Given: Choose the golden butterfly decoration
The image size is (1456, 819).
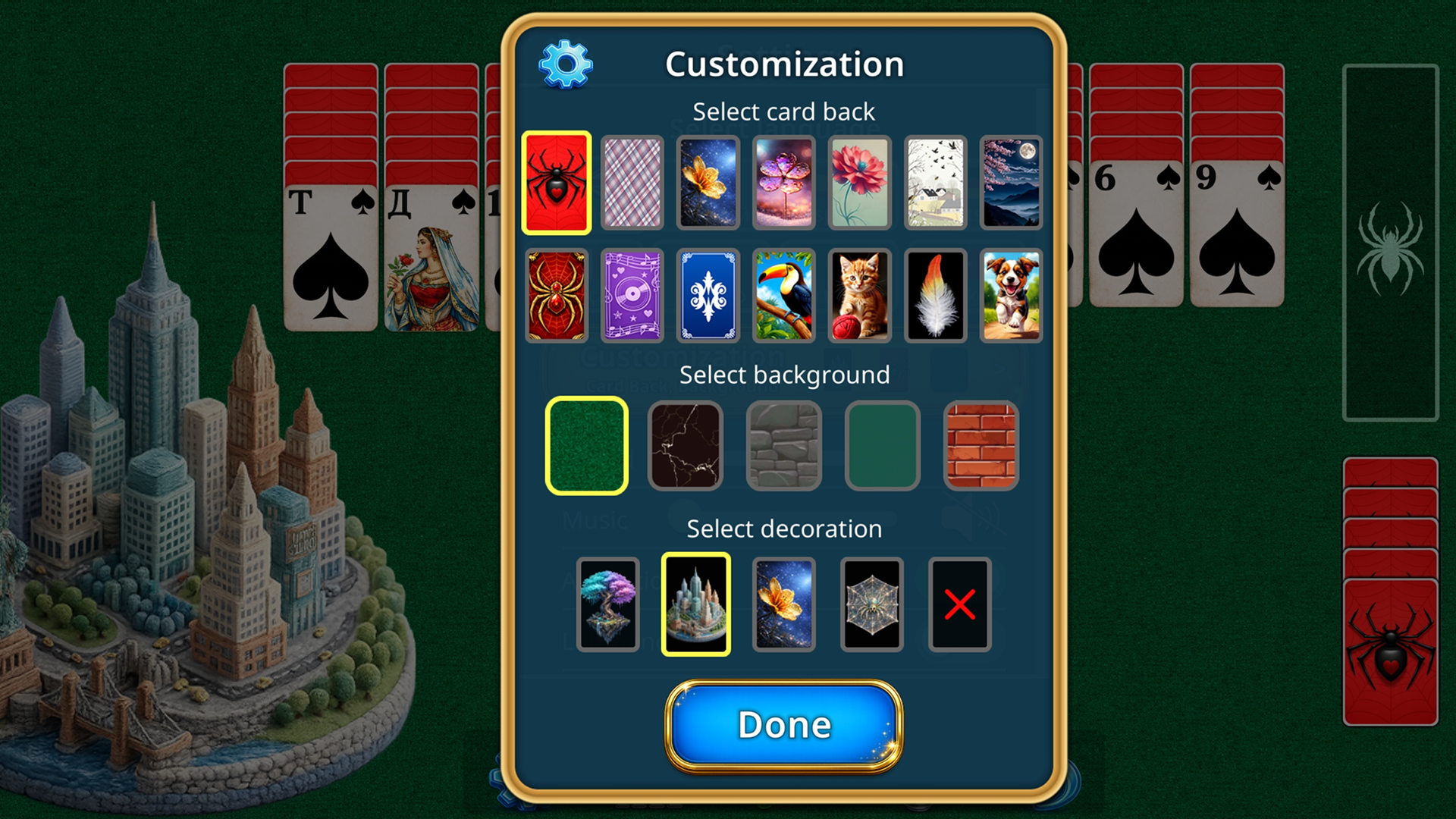Looking at the screenshot, I should coord(783,603).
